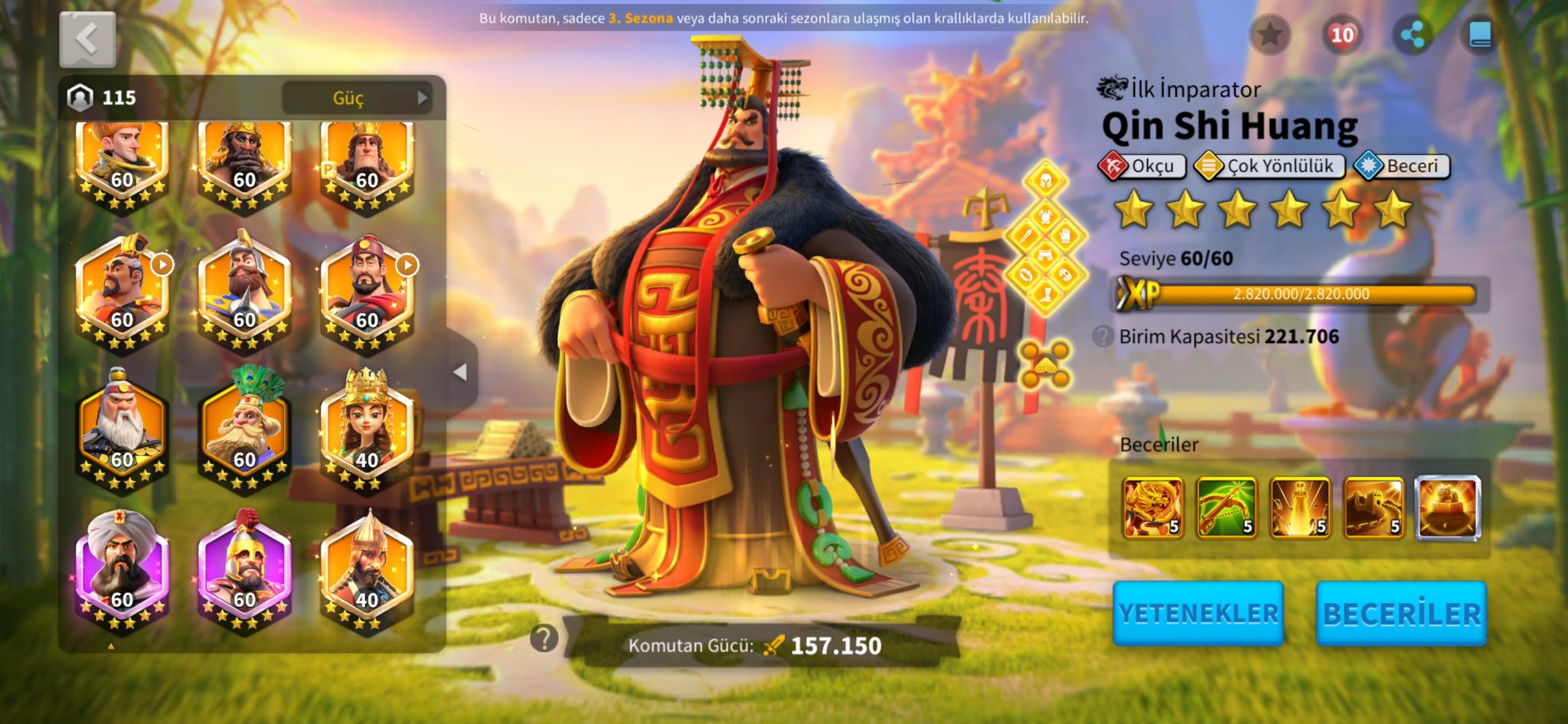Viewport: 1568px width, 724px height.
Task: Show Birim Kapasitesi info tooltip
Action: tap(1102, 336)
